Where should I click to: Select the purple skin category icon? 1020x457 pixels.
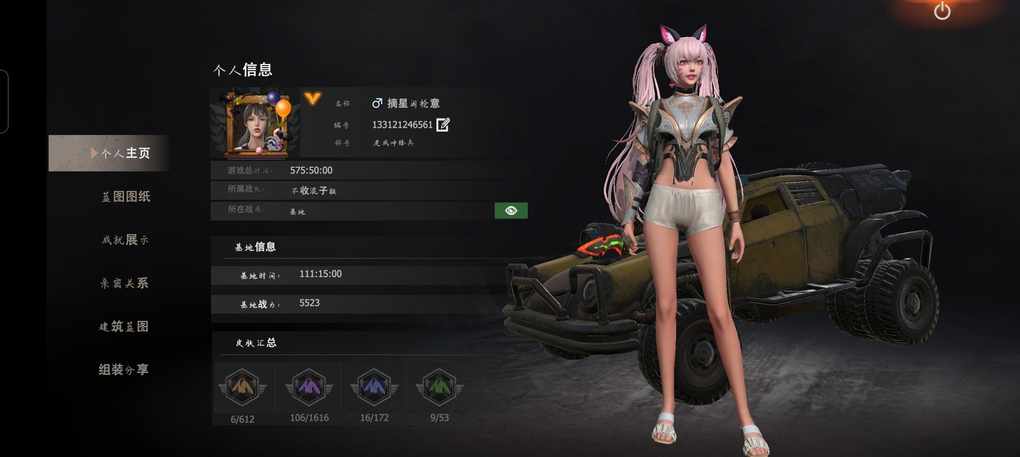click(x=305, y=386)
